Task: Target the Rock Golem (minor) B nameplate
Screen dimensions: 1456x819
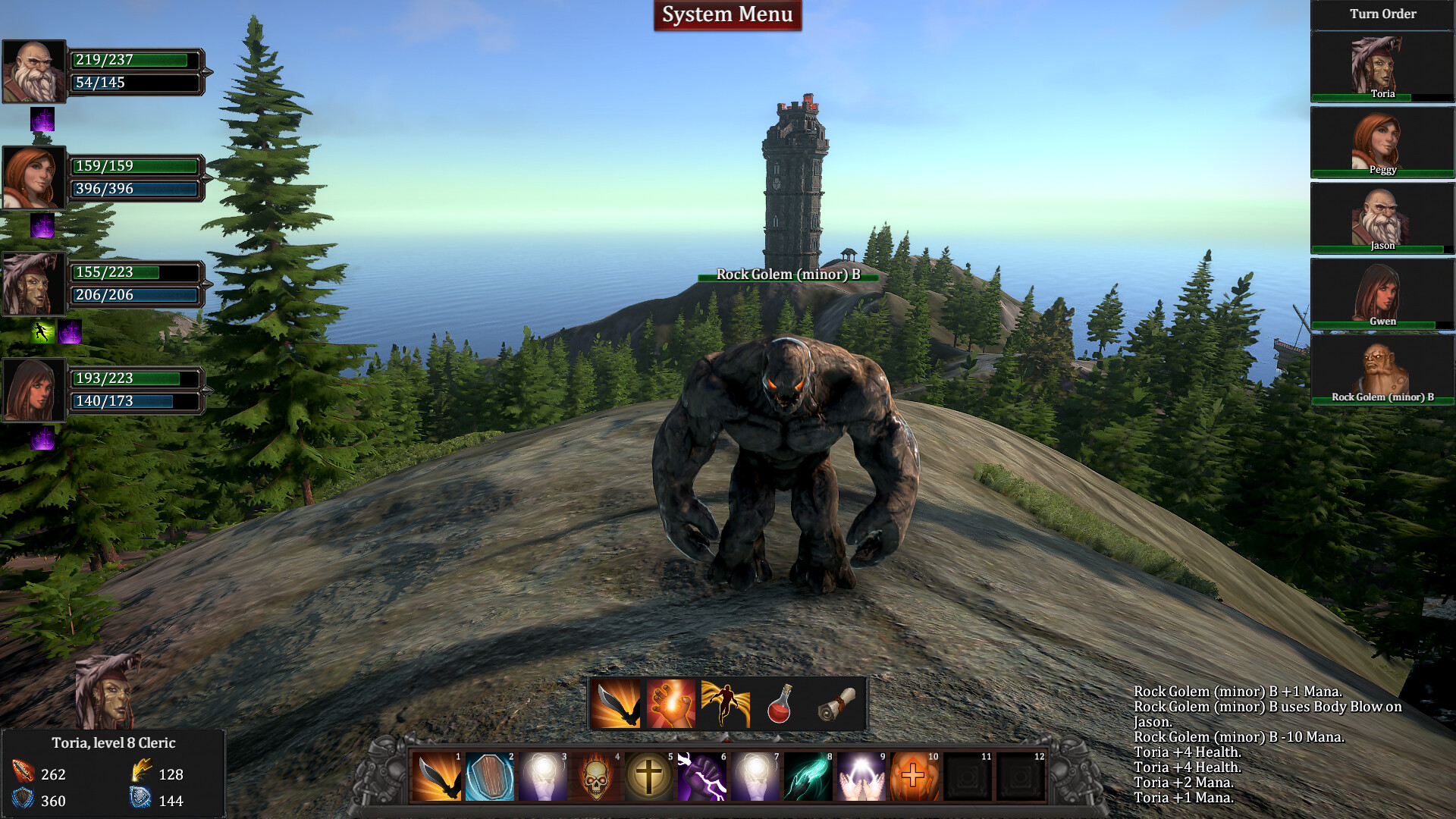Action: [789, 275]
